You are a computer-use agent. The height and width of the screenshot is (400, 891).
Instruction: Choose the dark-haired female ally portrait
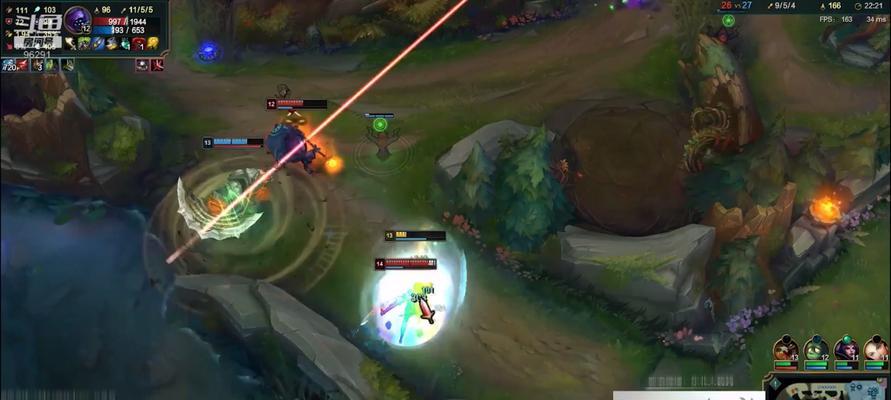(846, 348)
